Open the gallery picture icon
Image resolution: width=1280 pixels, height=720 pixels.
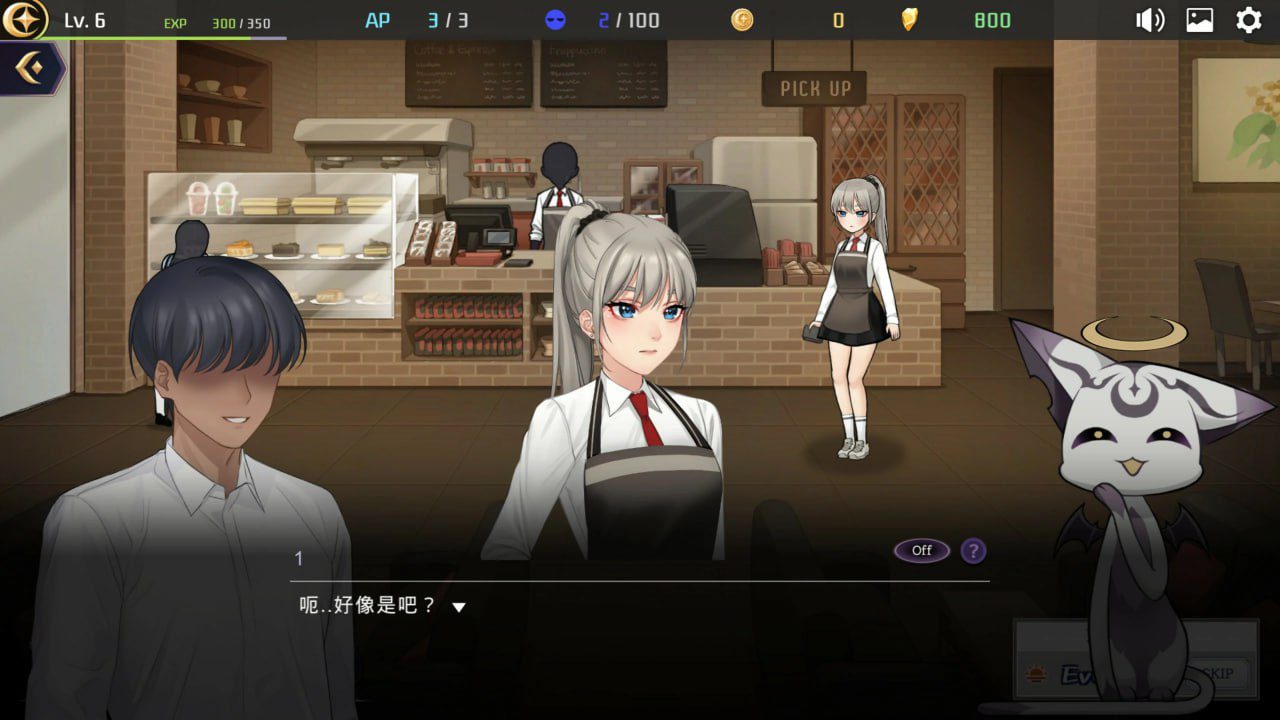(1198, 18)
